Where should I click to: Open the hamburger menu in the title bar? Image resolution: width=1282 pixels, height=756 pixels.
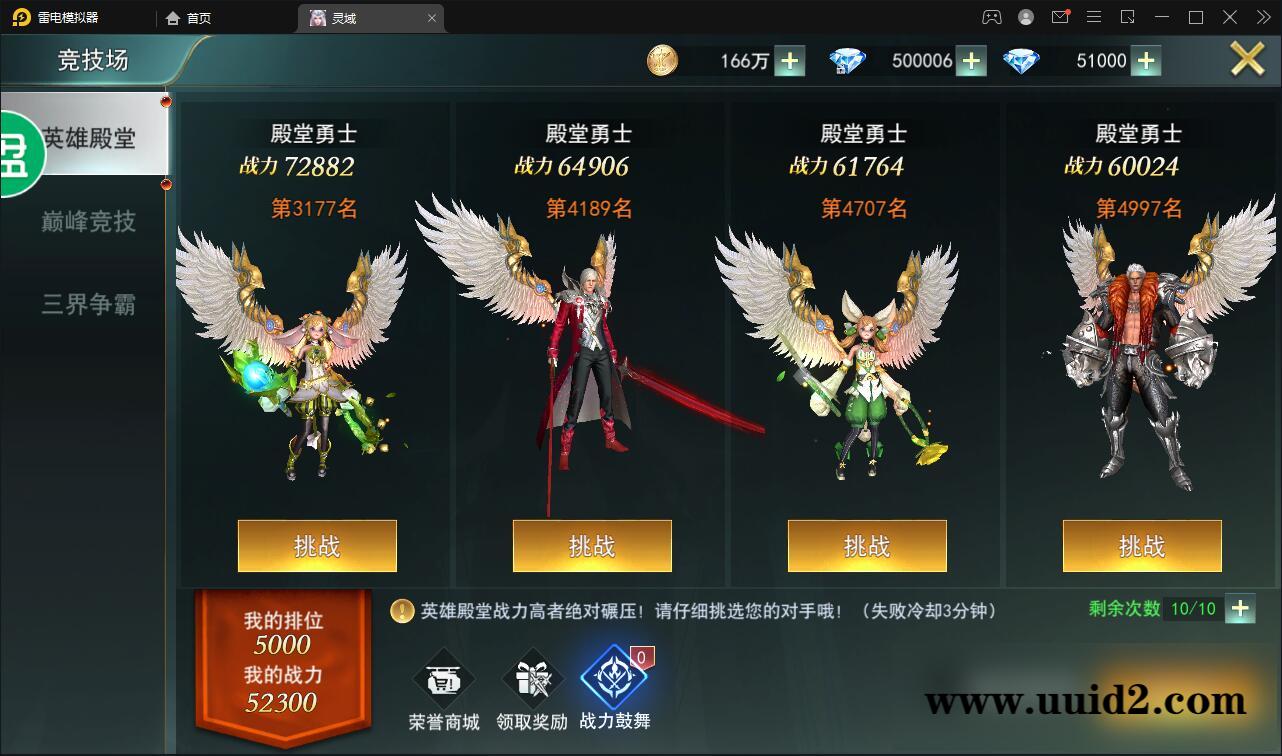[1094, 17]
